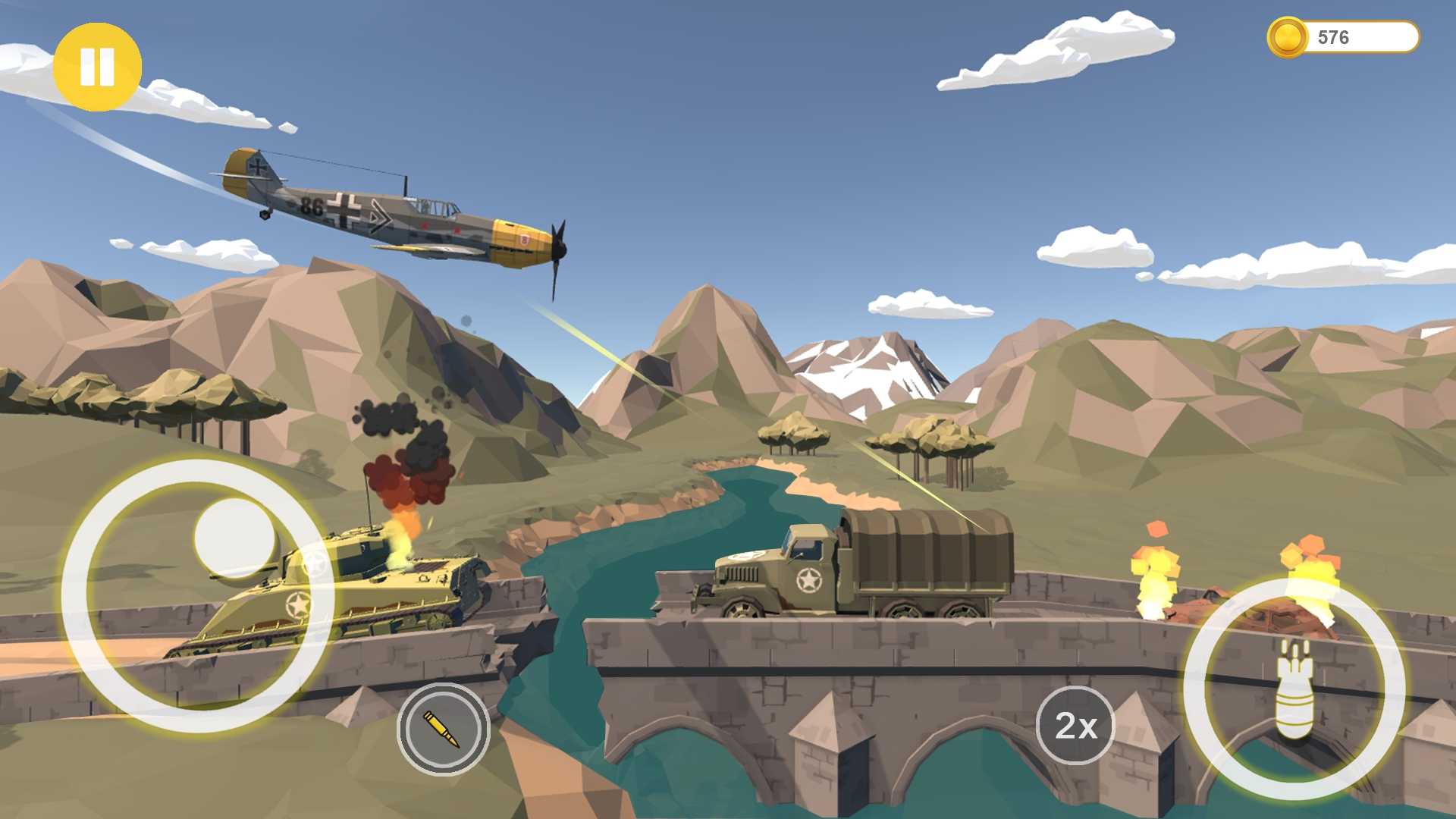Fire the machine gun bullet button
Screen dimensions: 1456x819
[443, 729]
